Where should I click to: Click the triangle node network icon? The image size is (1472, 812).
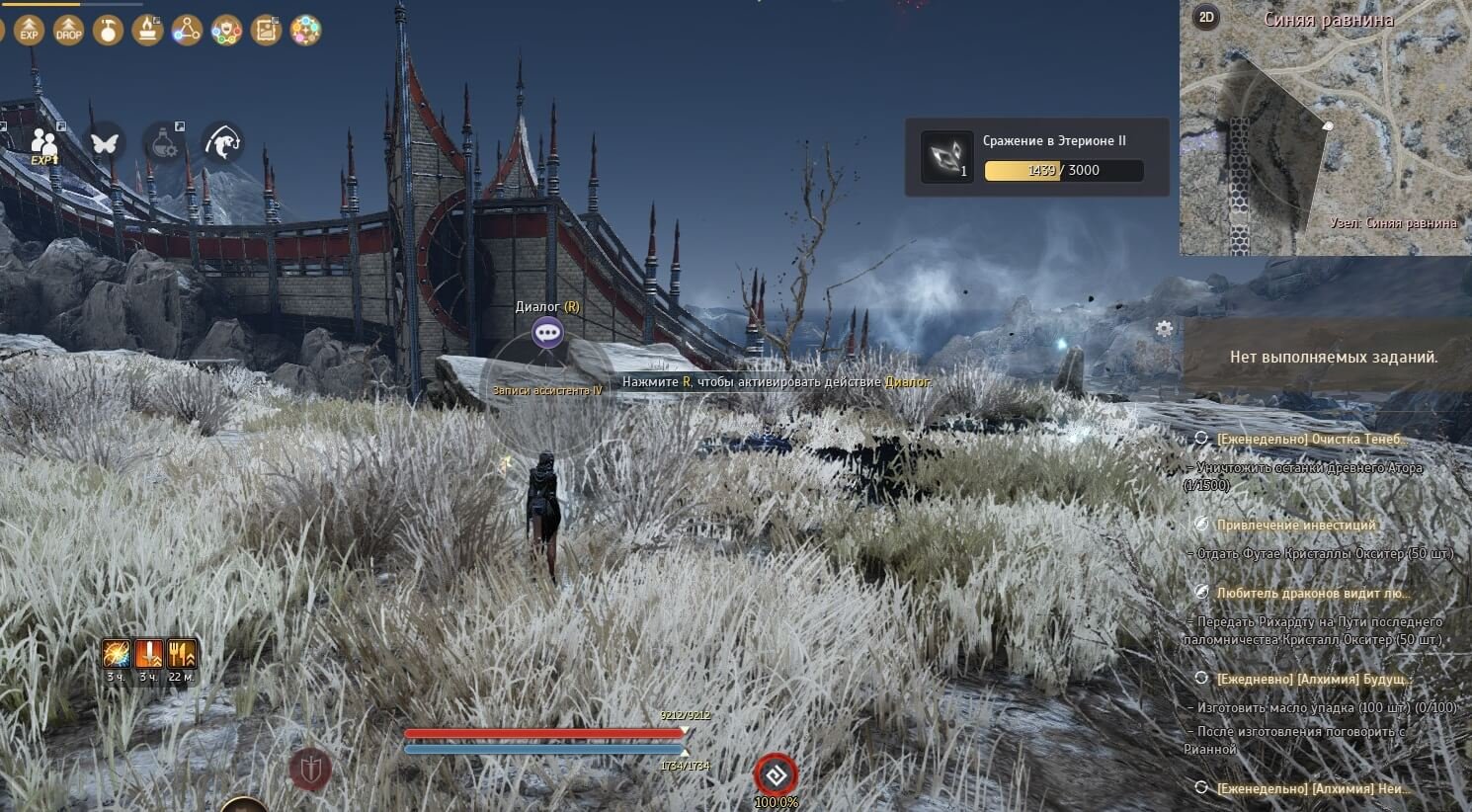pos(187,30)
